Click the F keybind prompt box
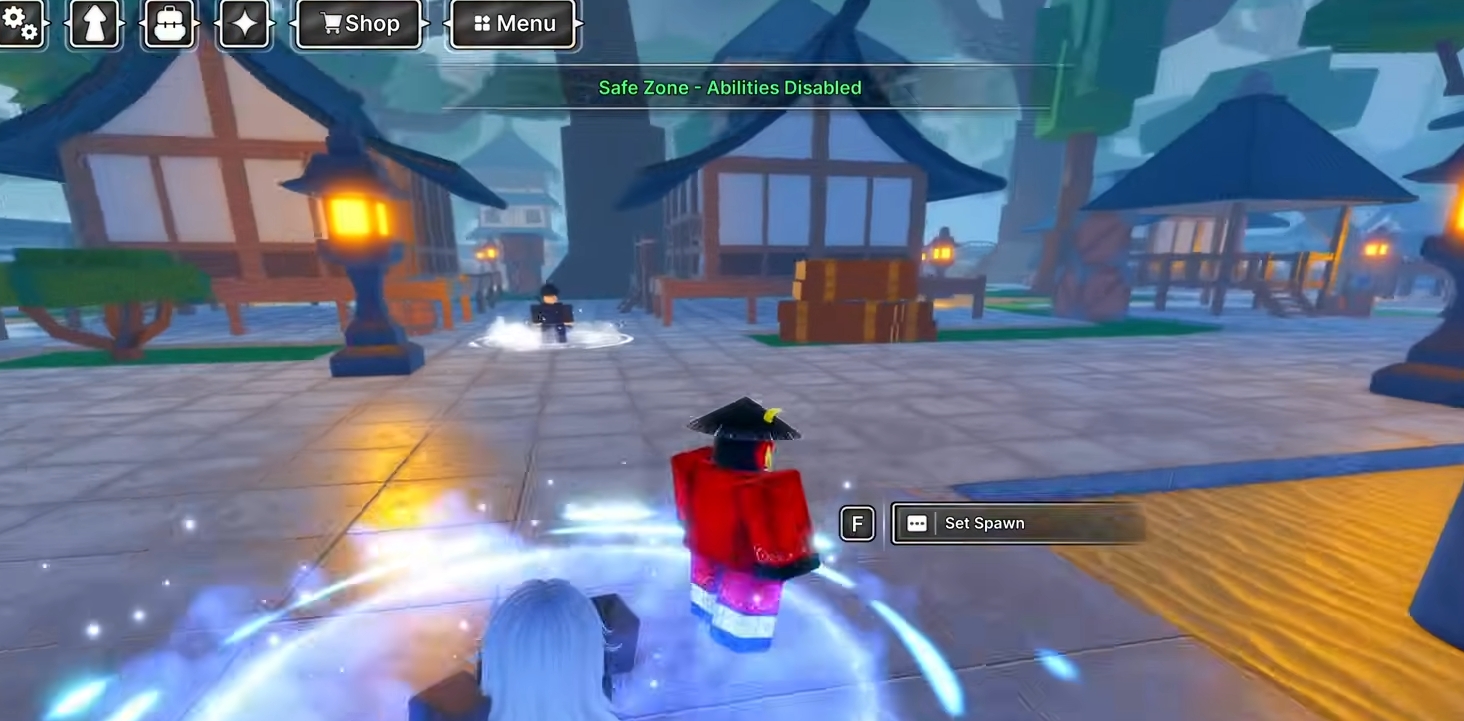 pos(858,523)
